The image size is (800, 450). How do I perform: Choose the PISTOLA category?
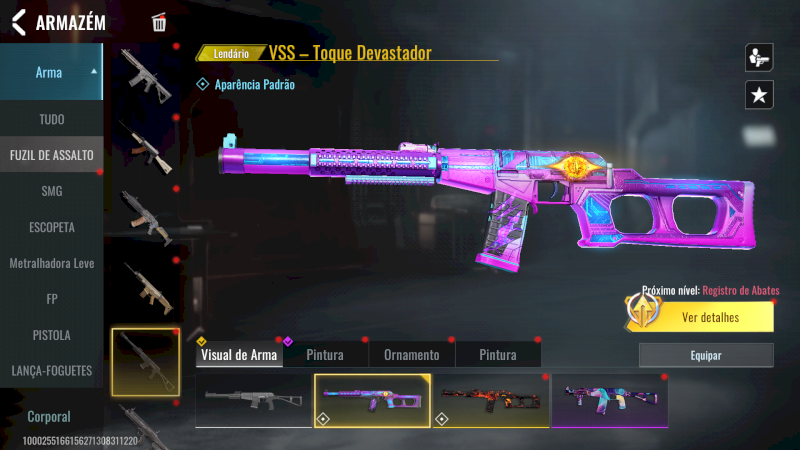click(x=51, y=335)
